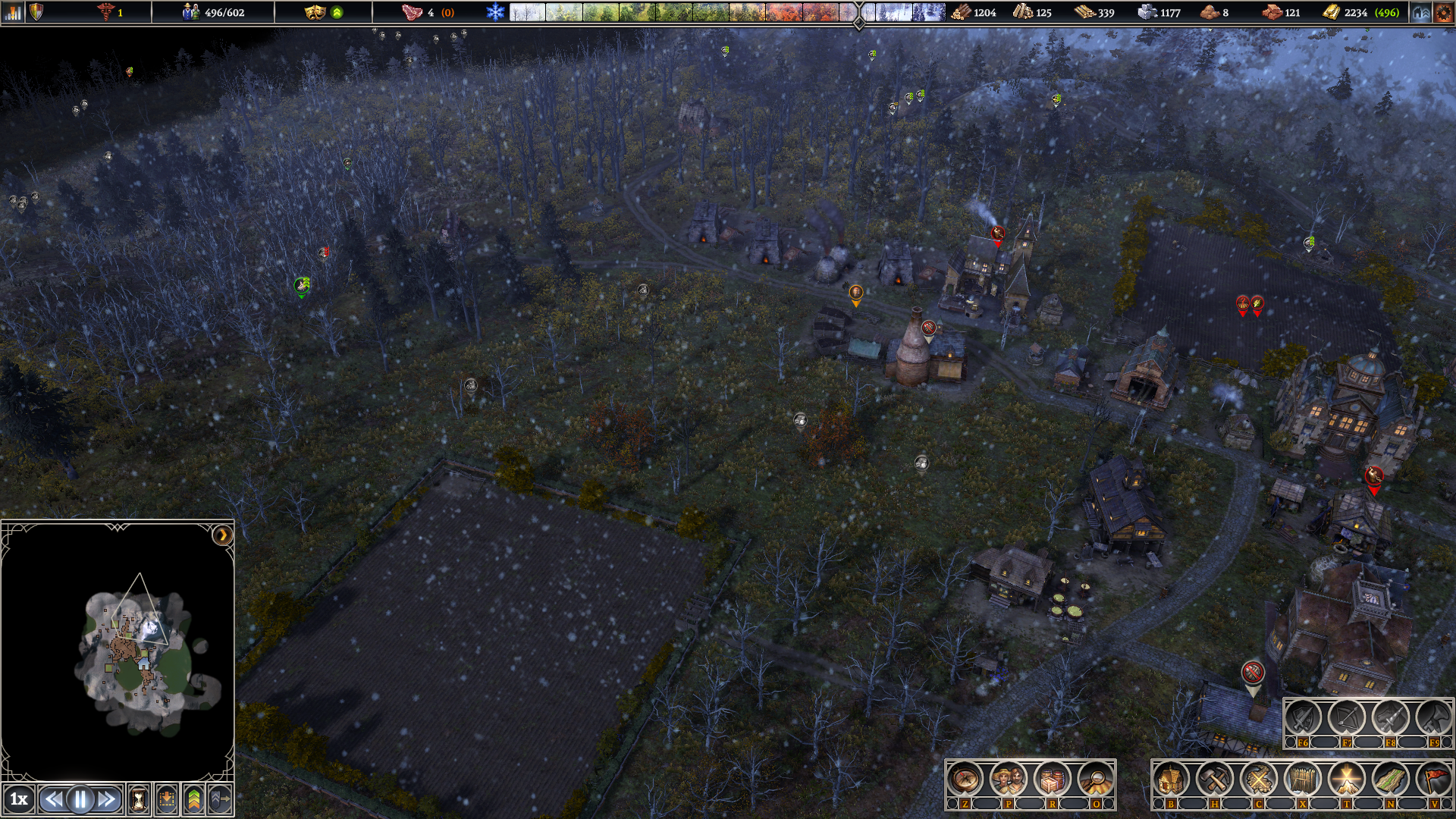Choose the red flag button
The image size is (1456, 819).
pyautogui.click(x=1434, y=778)
